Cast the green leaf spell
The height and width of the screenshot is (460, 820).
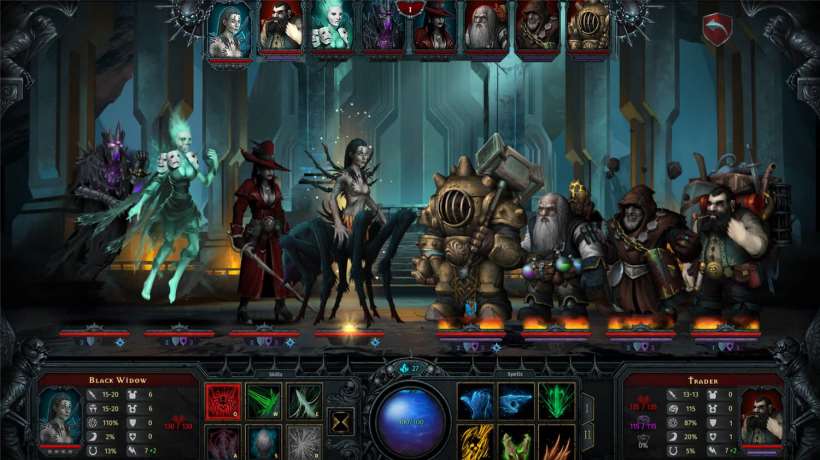[x=557, y=401]
